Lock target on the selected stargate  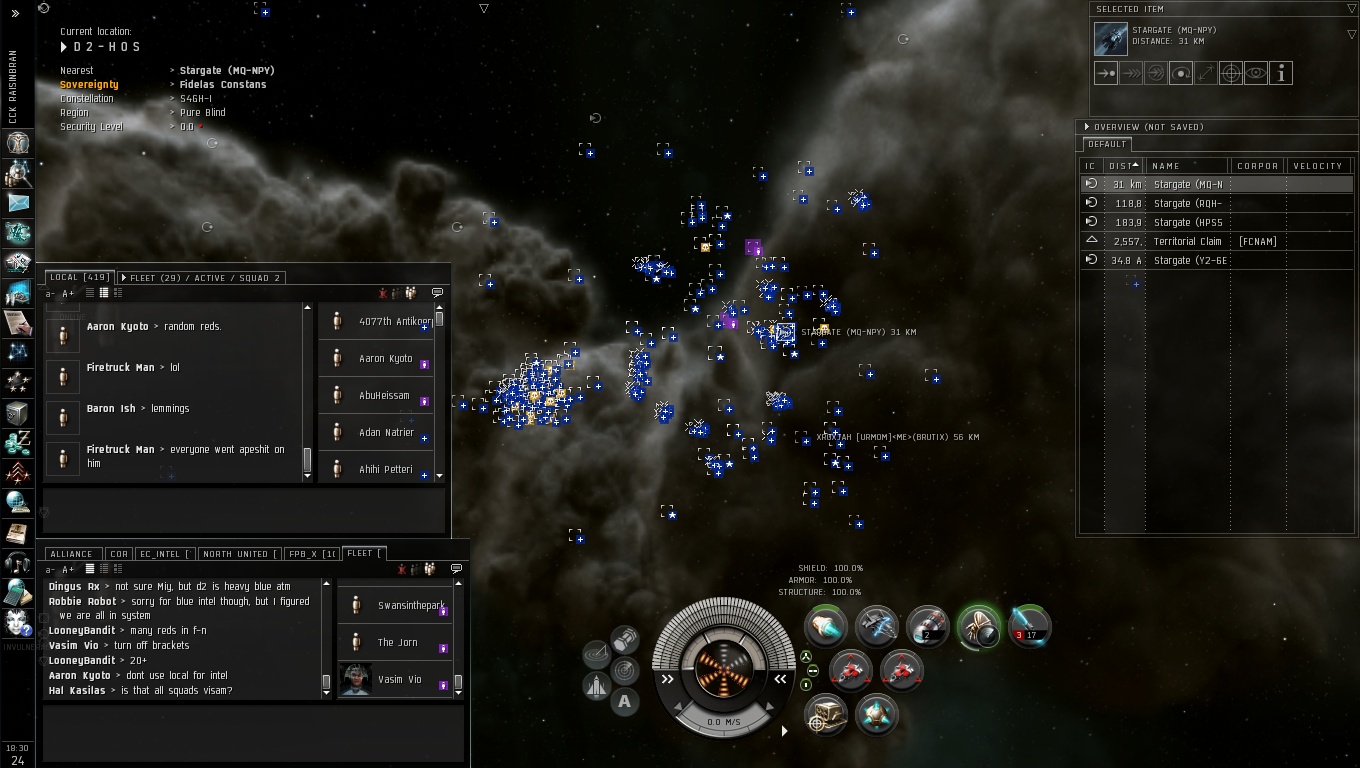(x=1231, y=73)
